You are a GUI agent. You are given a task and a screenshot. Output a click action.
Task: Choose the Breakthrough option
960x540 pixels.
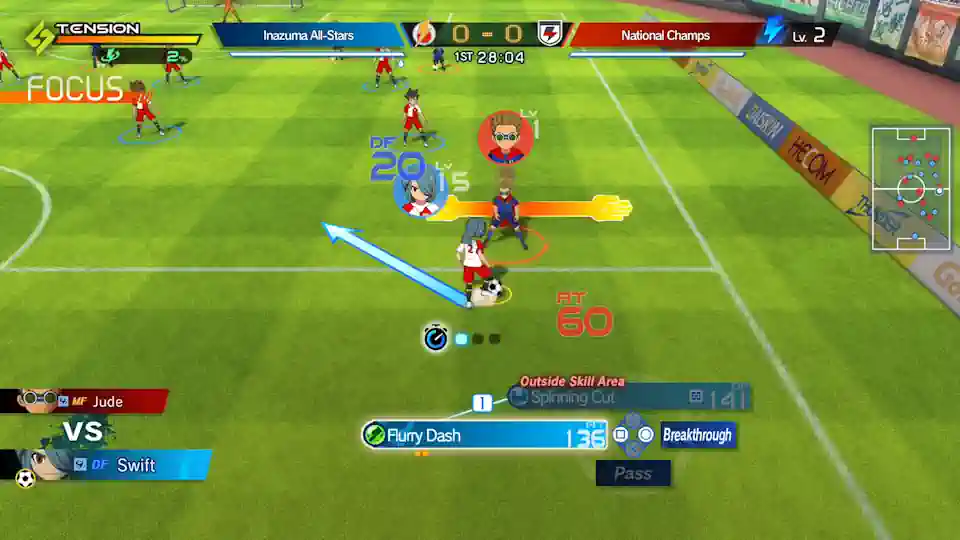pyautogui.click(x=697, y=435)
